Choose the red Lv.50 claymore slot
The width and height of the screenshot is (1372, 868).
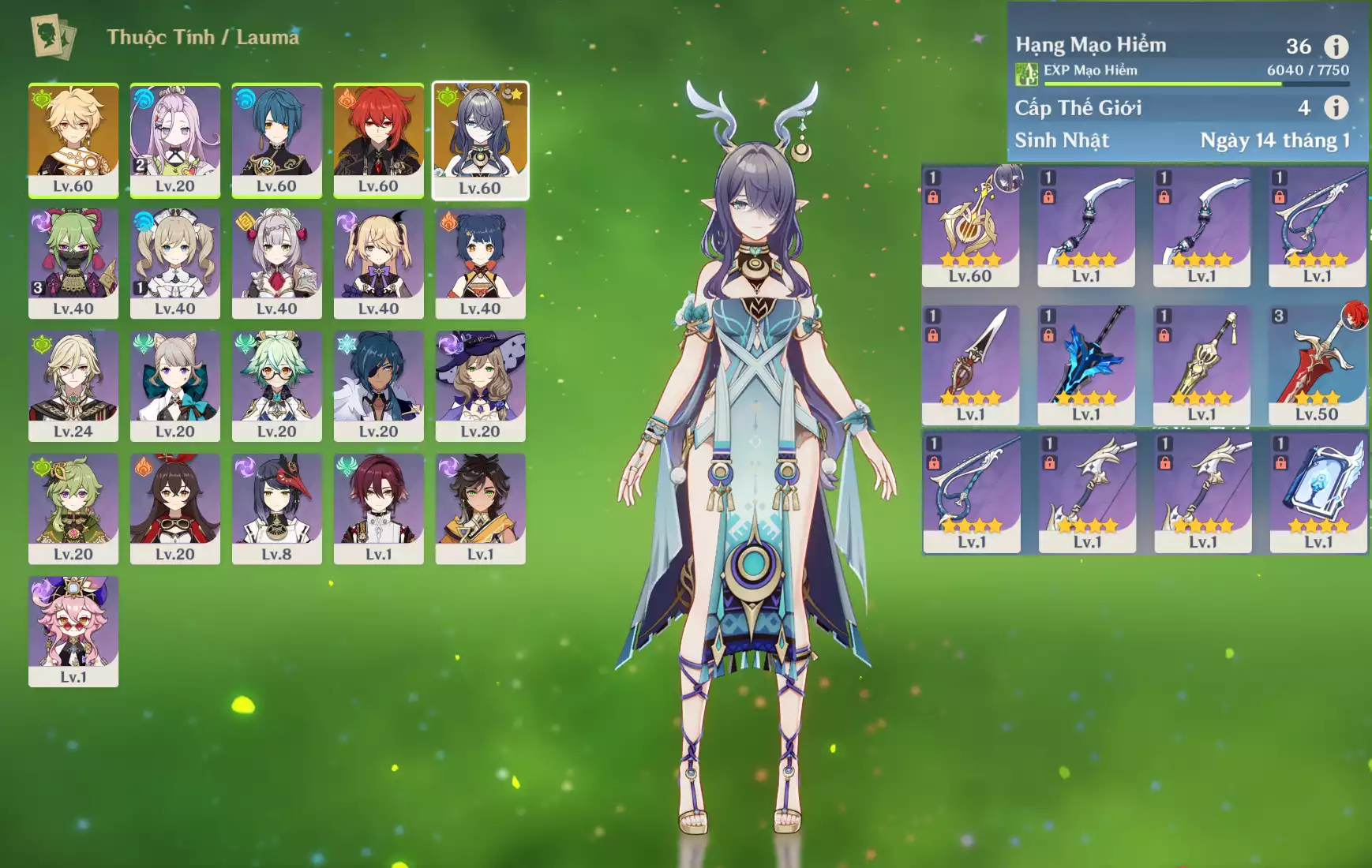1317,365
